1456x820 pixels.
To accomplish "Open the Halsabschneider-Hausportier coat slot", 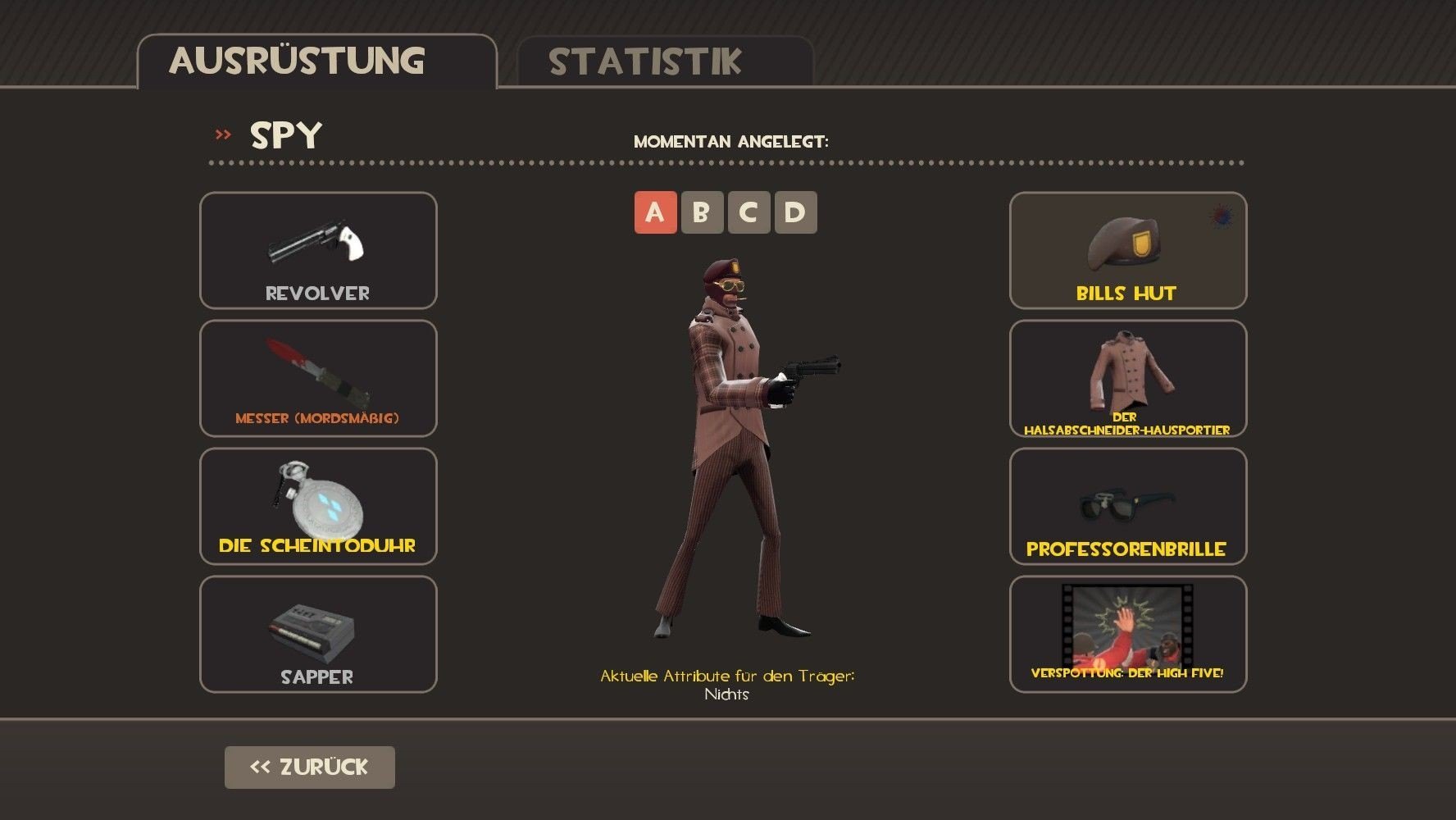I will [x=1127, y=378].
